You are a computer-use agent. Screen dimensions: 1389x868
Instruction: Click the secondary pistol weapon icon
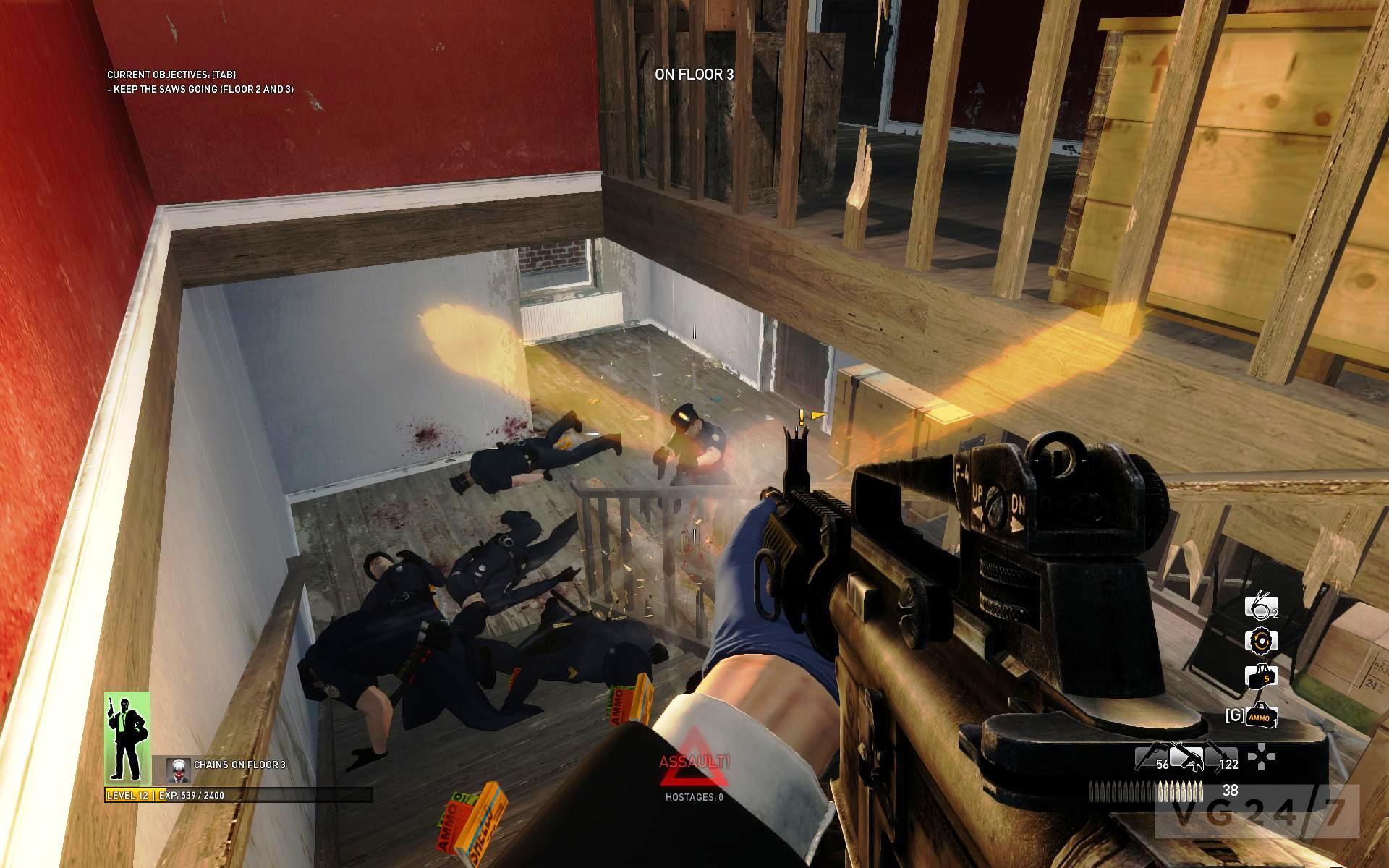(x=1151, y=755)
